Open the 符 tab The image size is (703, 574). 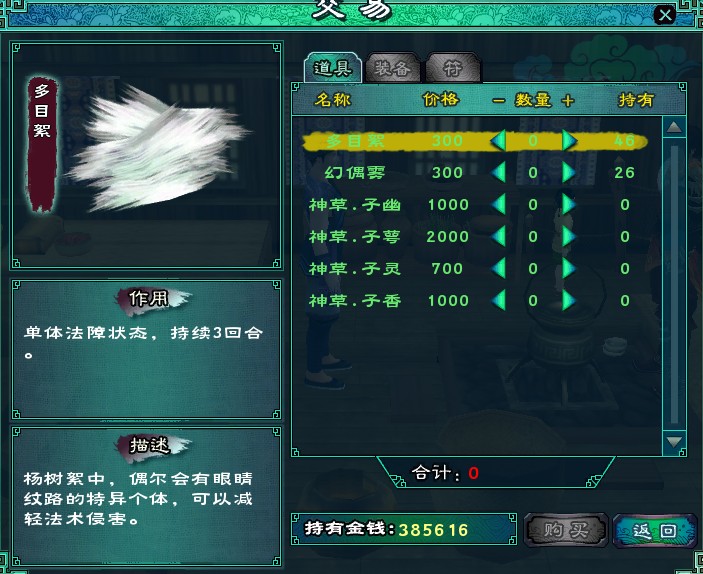[452, 68]
